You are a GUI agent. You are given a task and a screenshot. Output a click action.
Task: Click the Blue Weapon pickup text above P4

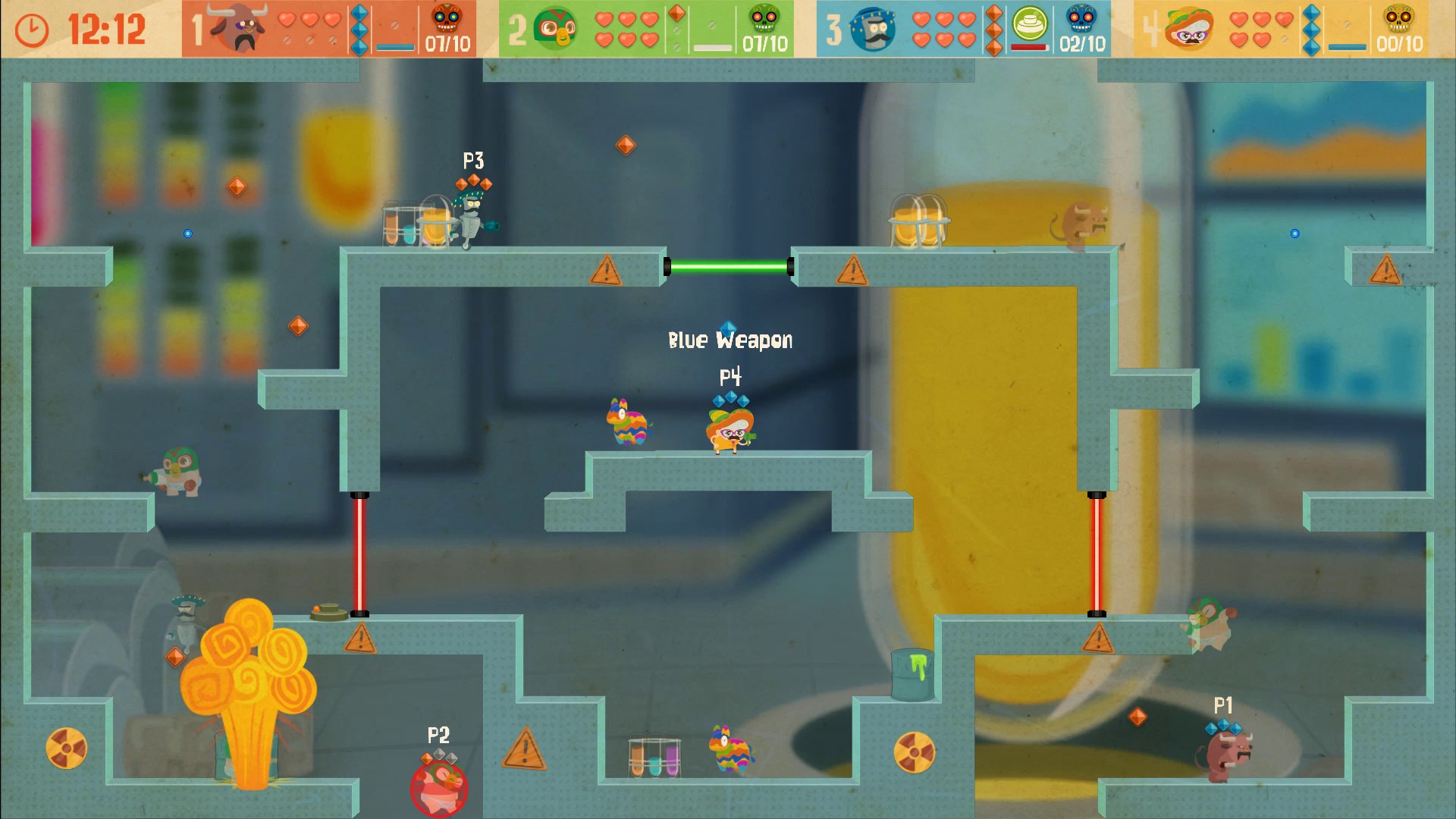[730, 340]
